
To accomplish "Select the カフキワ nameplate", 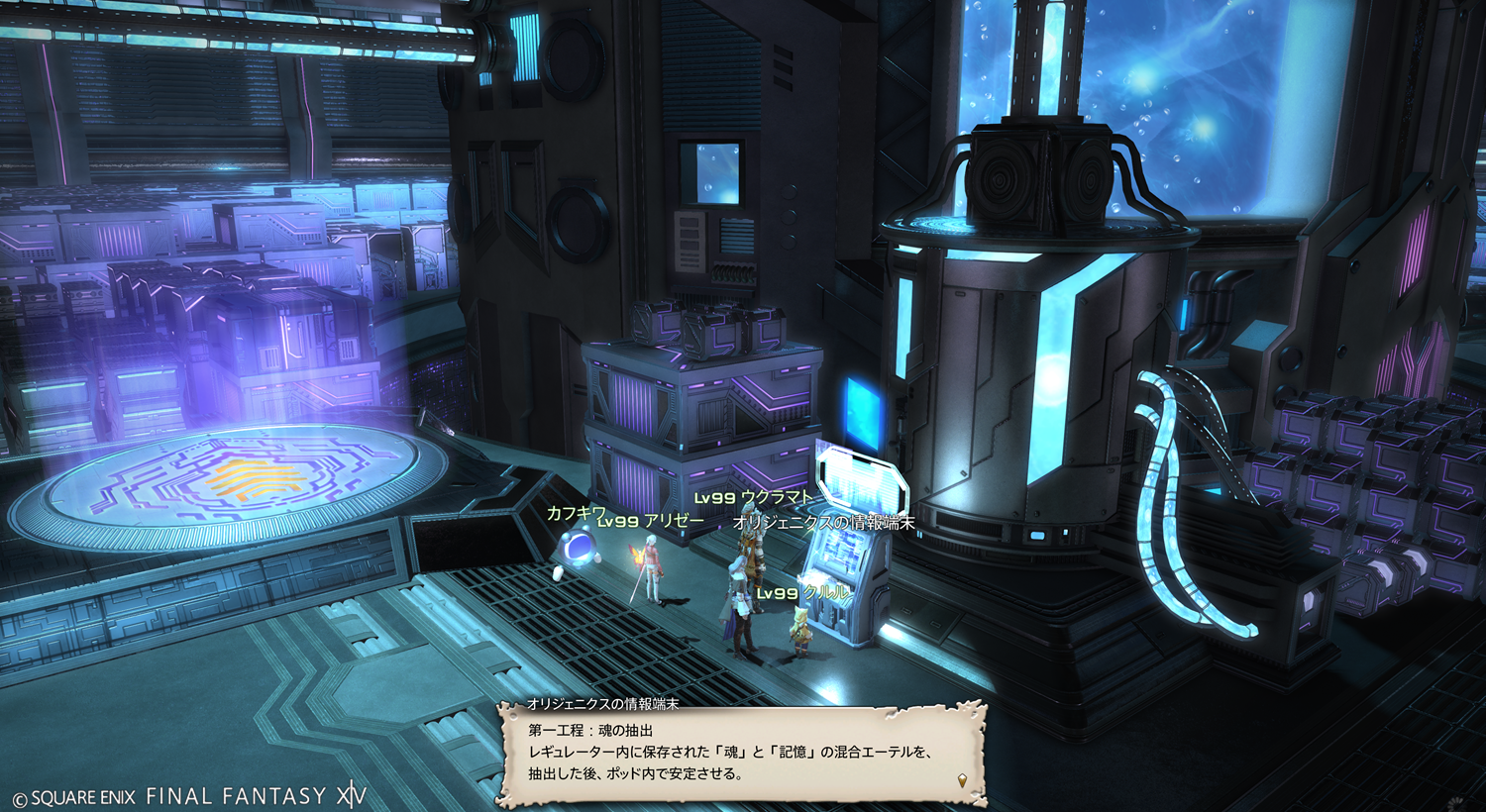I will 575,512.
